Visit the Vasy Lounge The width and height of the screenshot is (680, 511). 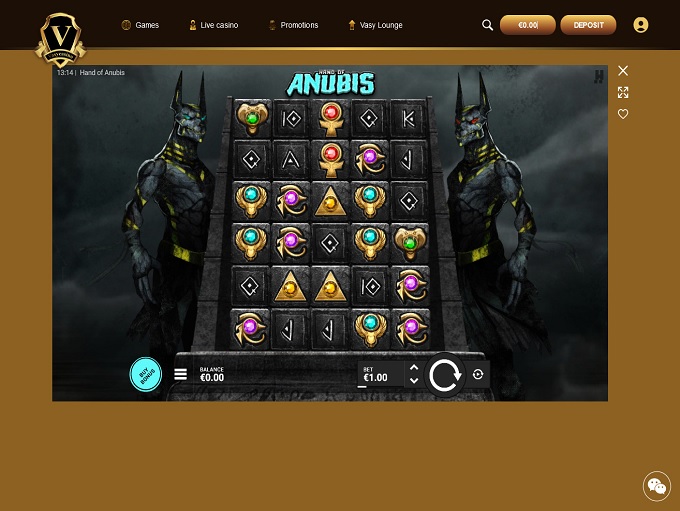(375, 25)
